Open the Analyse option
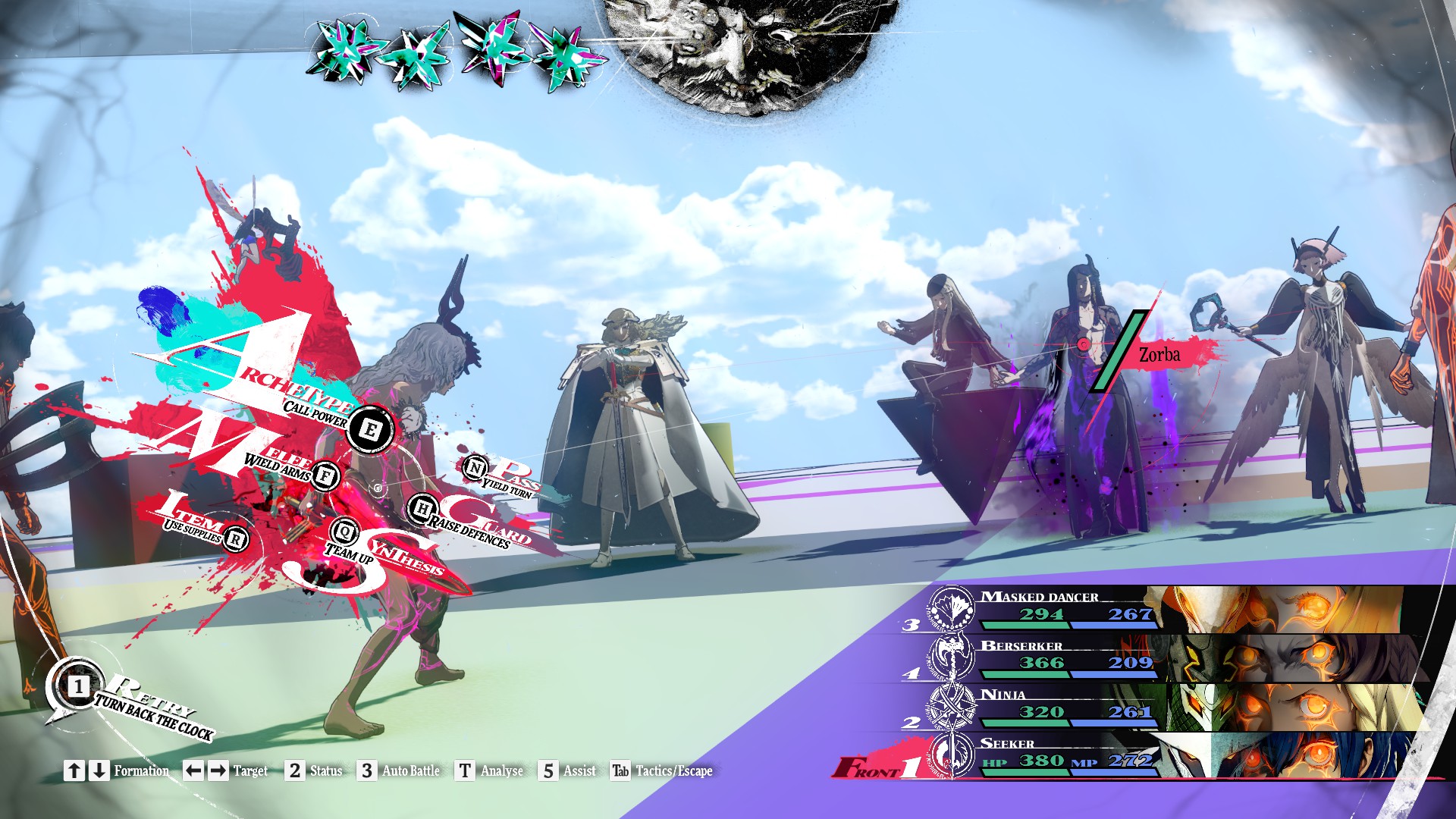The image size is (1456, 819). 490,770
